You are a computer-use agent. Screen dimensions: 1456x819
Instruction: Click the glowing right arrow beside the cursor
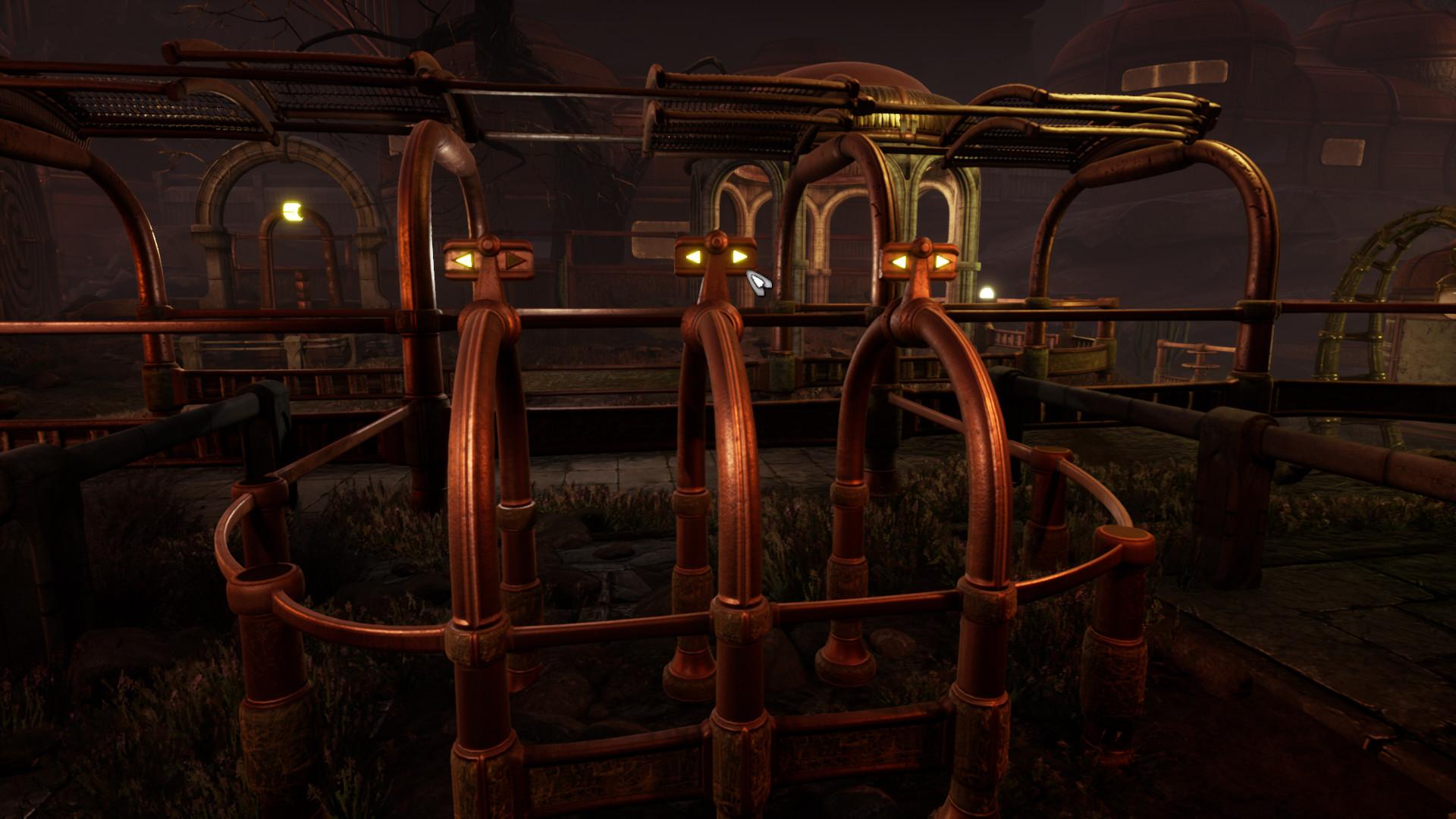click(737, 256)
